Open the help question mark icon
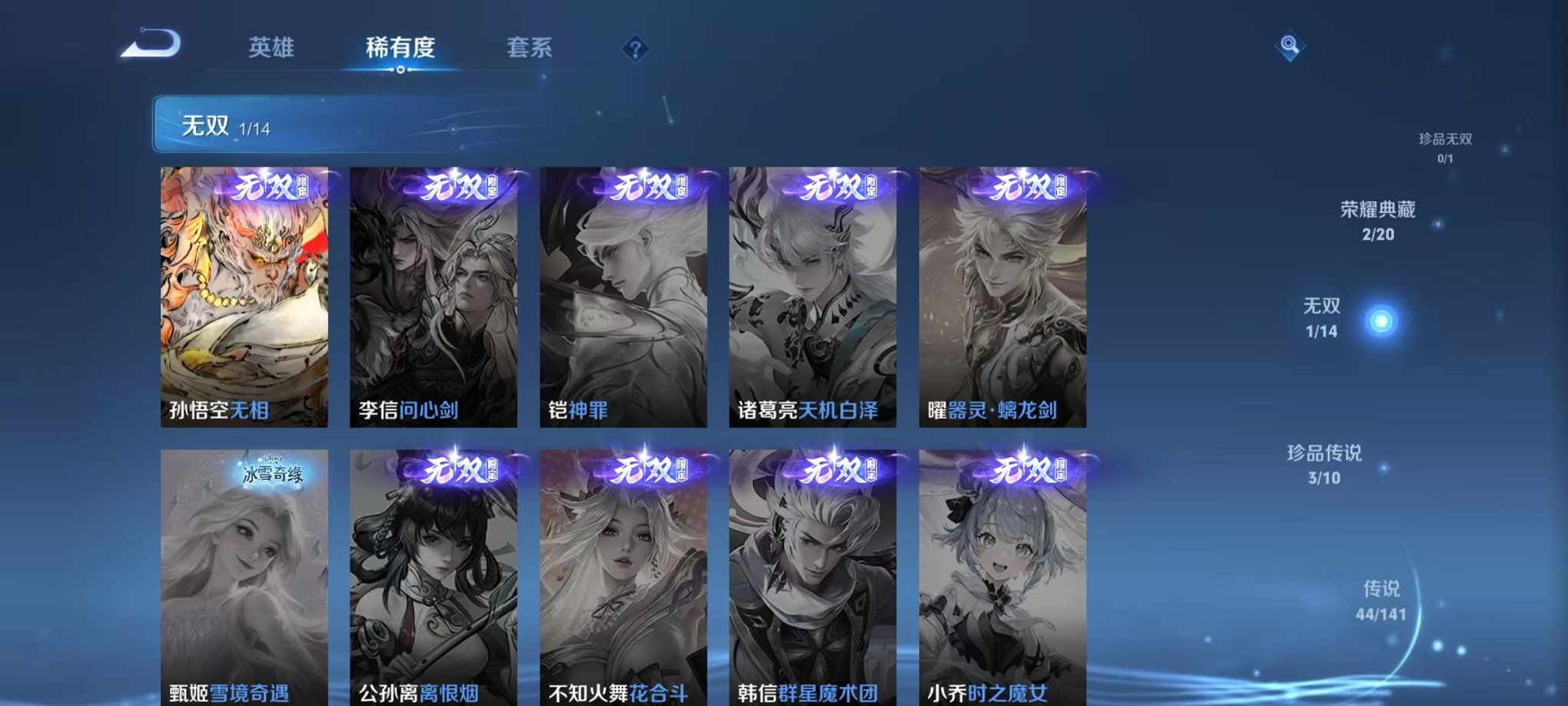Screen dimensions: 1568x706 pyautogui.click(x=635, y=50)
